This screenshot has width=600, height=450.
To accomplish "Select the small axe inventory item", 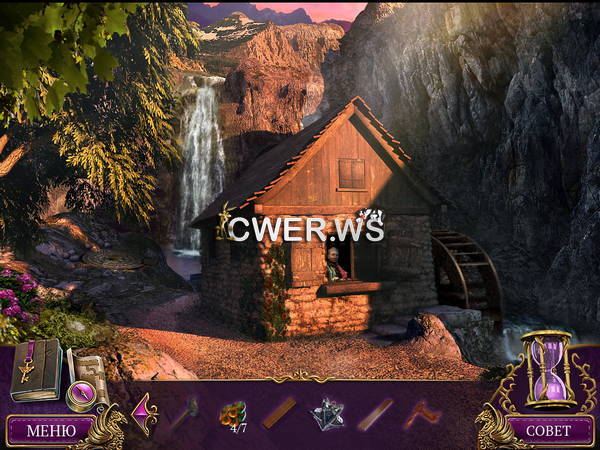I will pos(421,412).
